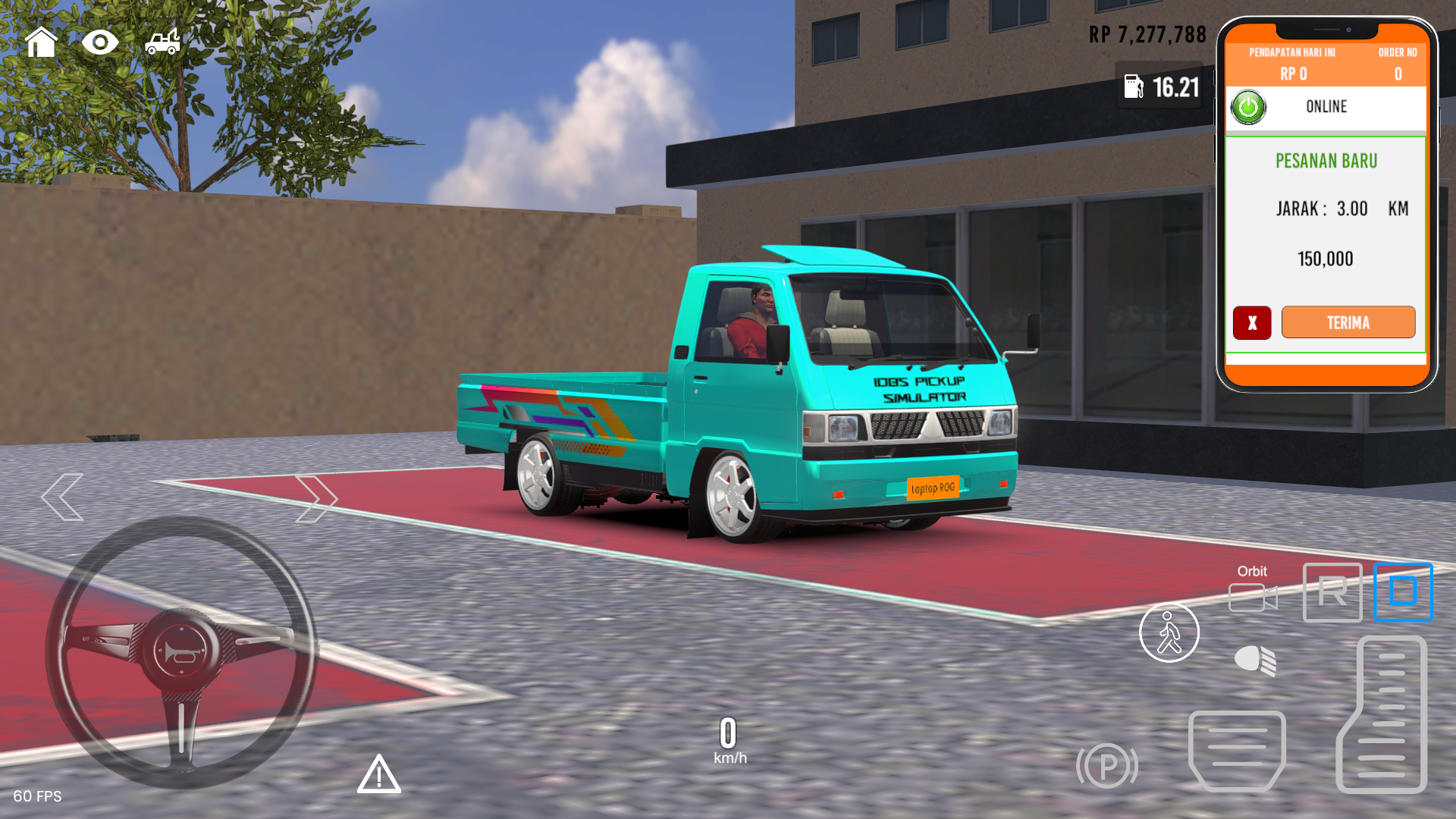Select the tow truck recovery icon
The height and width of the screenshot is (819, 1456).
coord(162,42)
